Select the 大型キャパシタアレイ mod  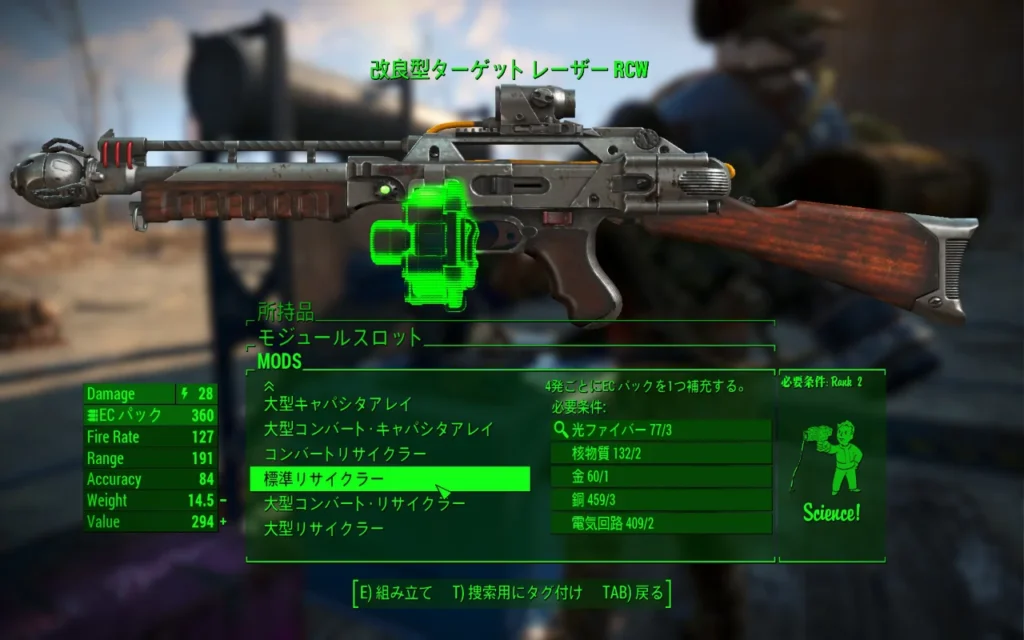tap(338, 405)
